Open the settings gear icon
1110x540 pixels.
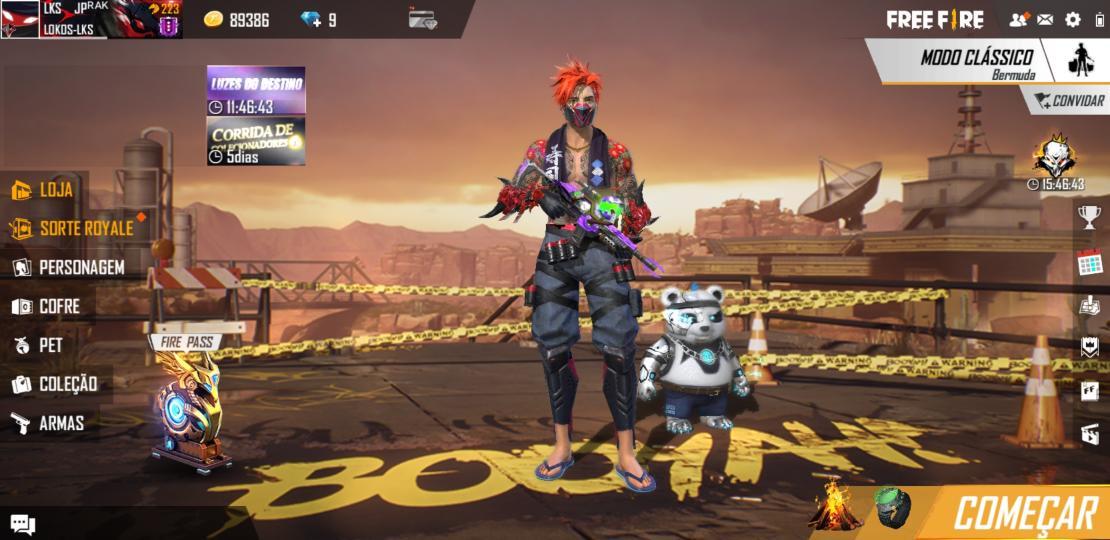click(x=1073, y=19)
